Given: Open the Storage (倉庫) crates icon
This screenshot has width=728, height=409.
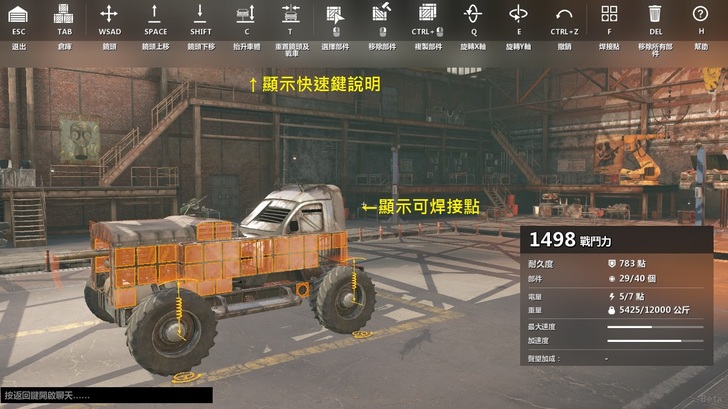Looking at the screenshot, I should click(64, 14).
